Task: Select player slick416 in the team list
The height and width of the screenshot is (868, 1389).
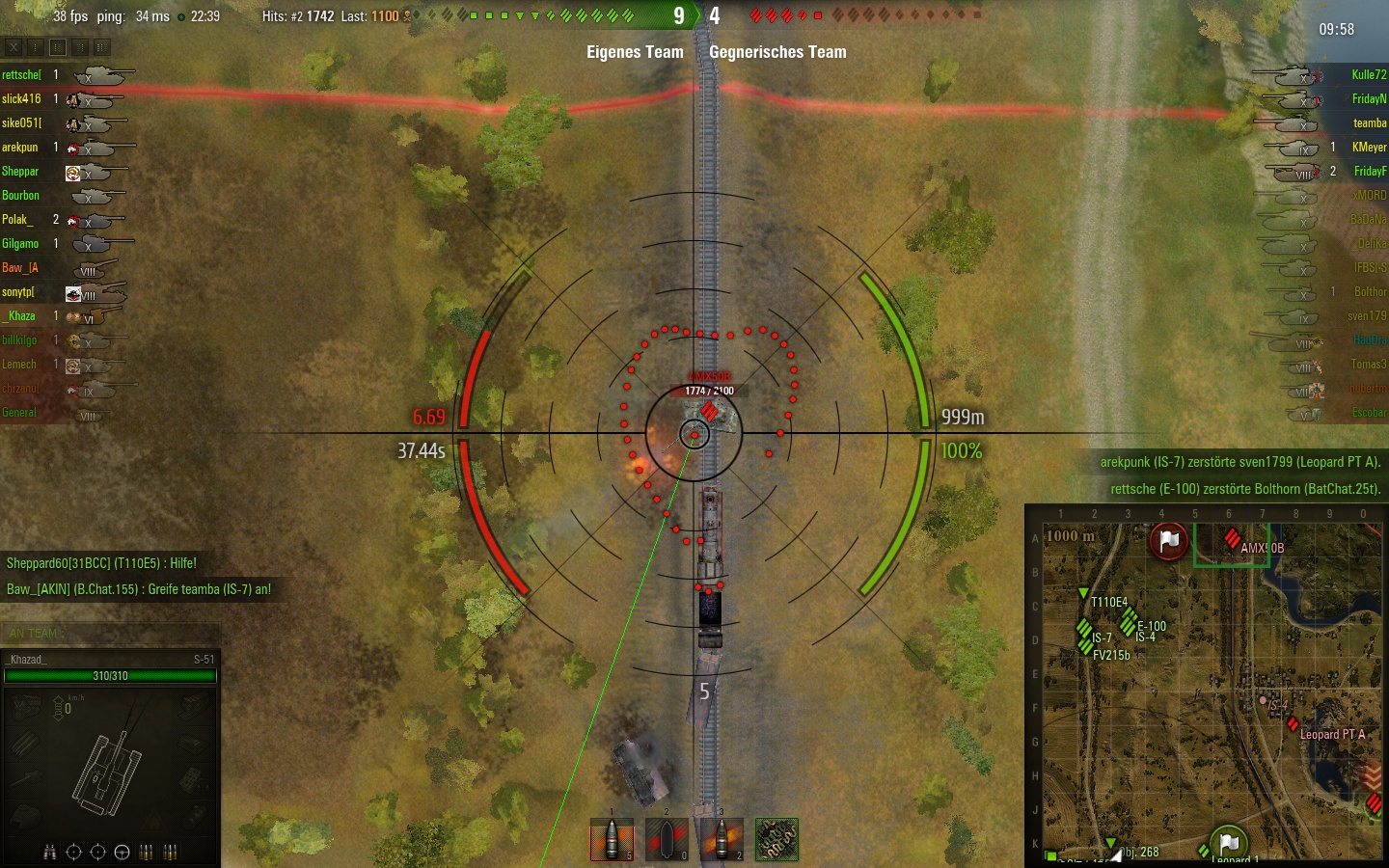Action: (21, 98)
